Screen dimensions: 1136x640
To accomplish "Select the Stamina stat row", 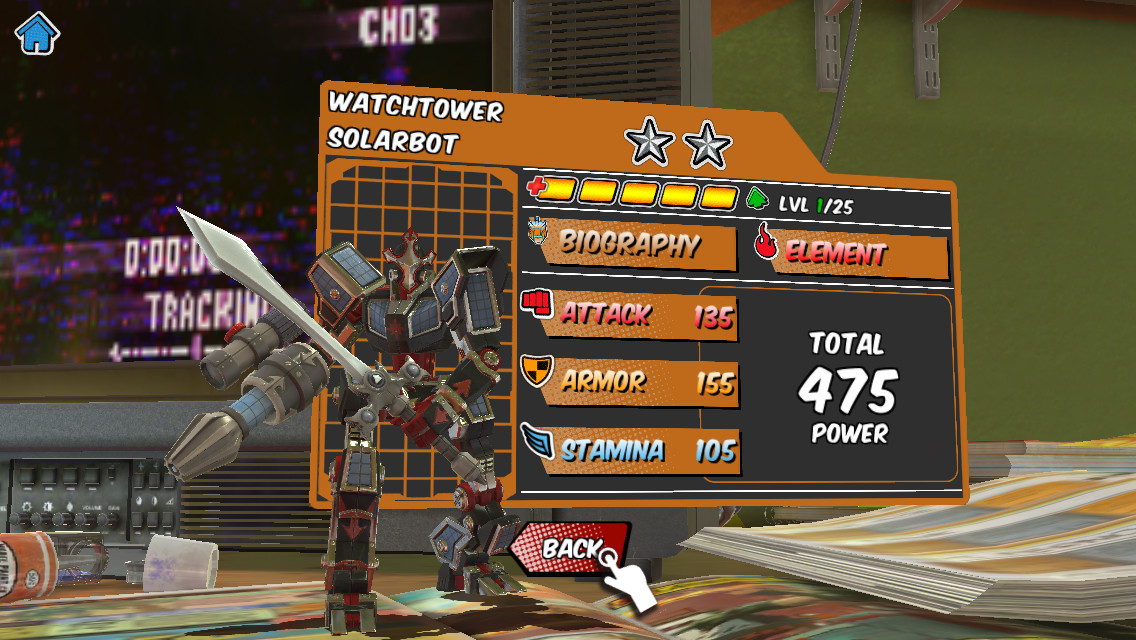I will (632, 449).
